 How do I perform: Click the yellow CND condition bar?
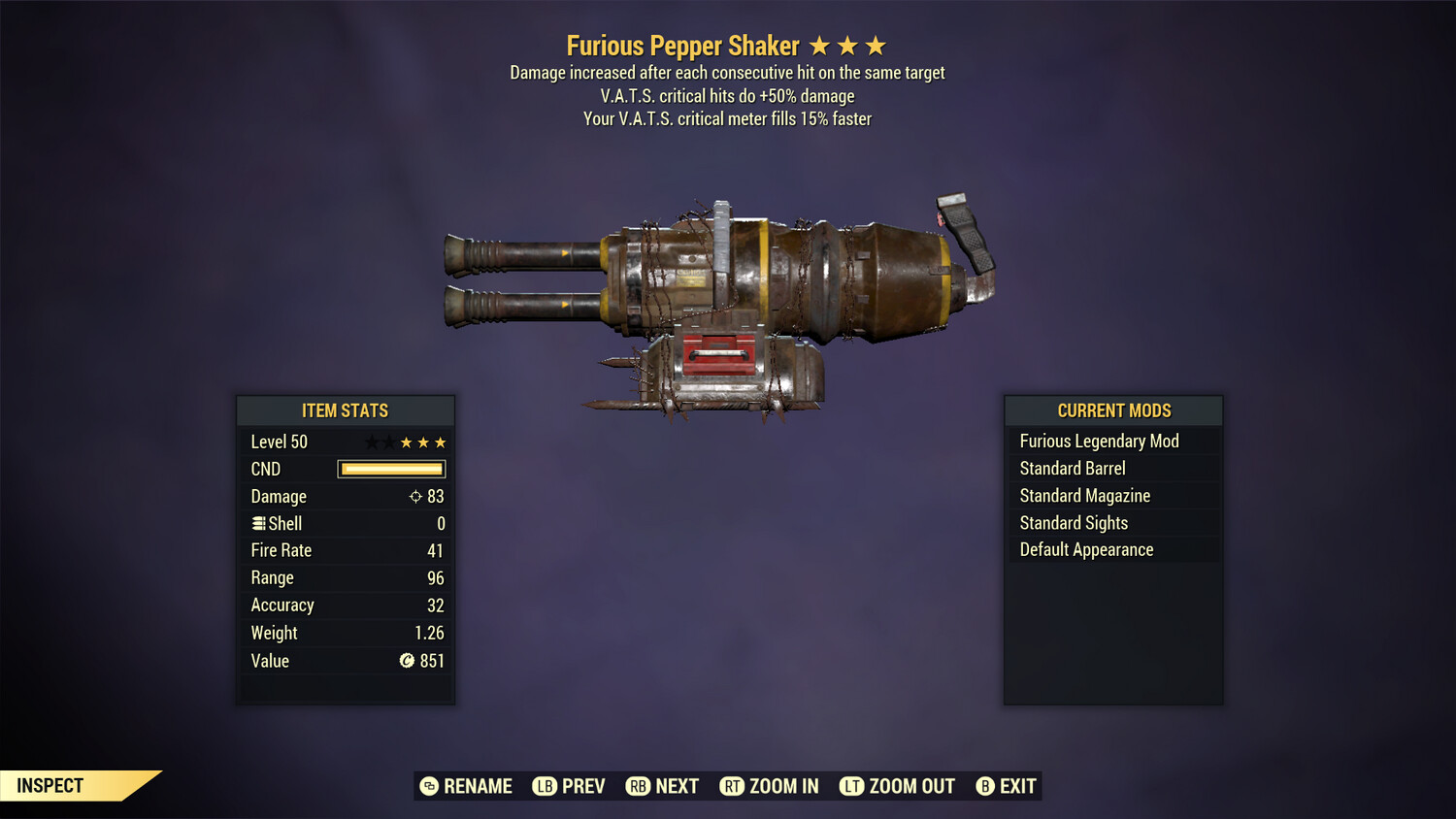click(391, 469)
